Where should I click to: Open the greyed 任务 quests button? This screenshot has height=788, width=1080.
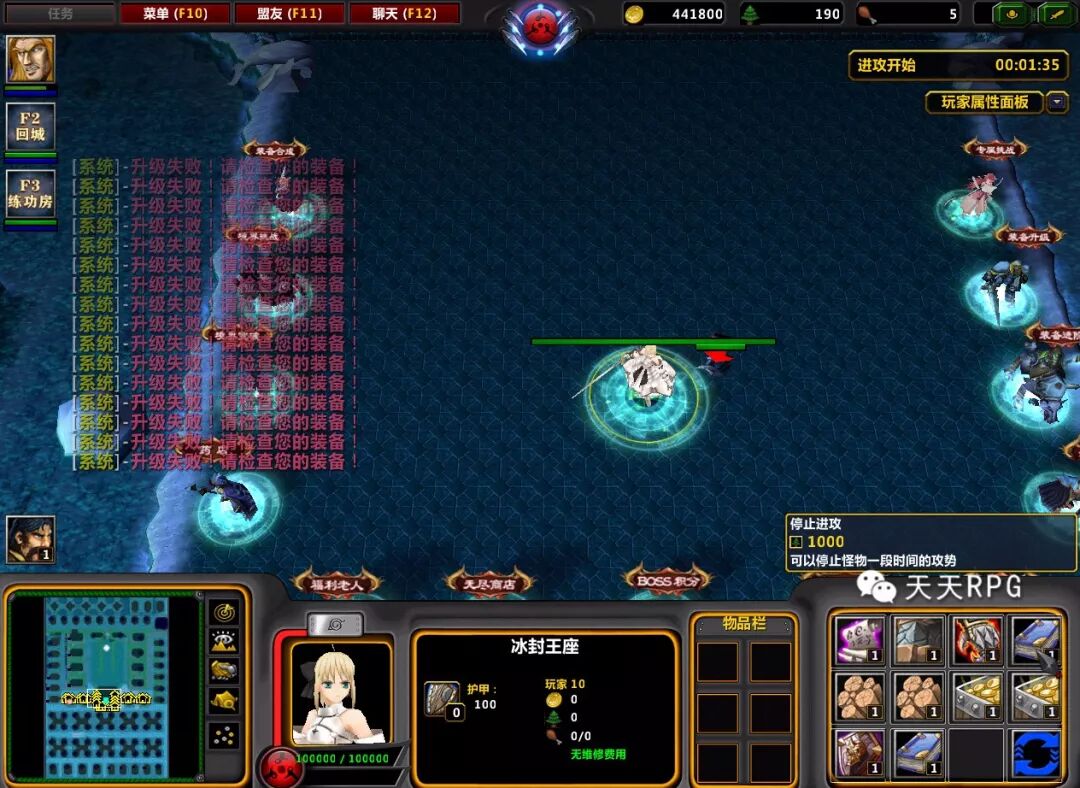(x=61, y=14)
